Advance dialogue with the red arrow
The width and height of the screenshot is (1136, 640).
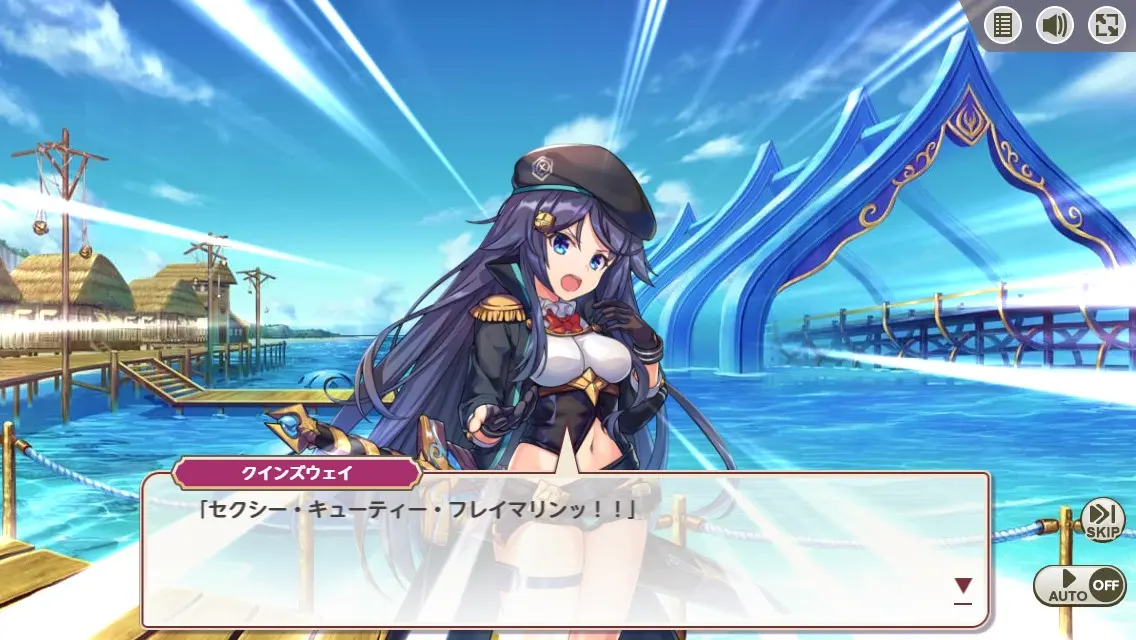click(963, 586)
